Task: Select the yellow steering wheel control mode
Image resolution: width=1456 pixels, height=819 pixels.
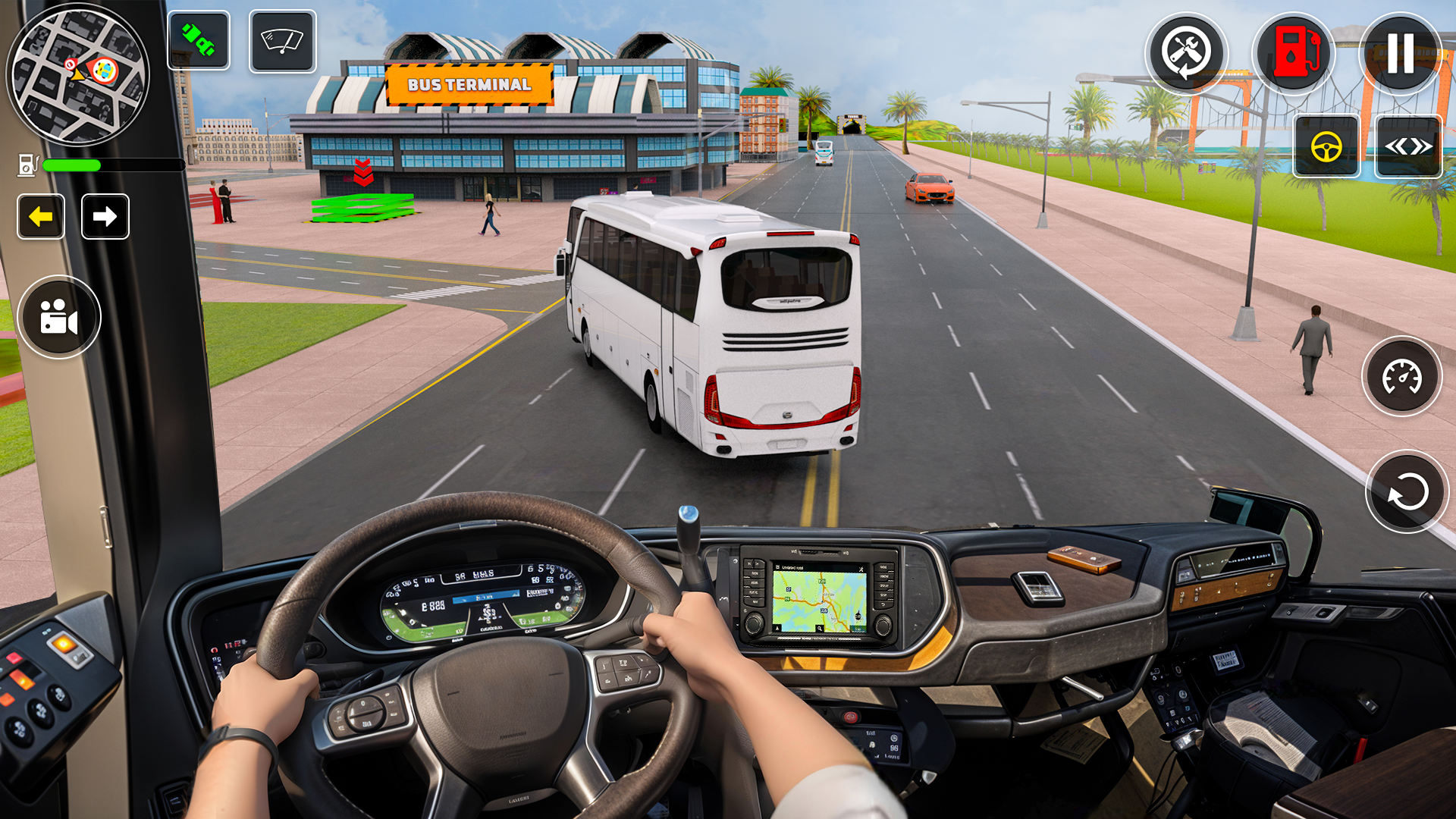Action: (x=1326, y=146)
